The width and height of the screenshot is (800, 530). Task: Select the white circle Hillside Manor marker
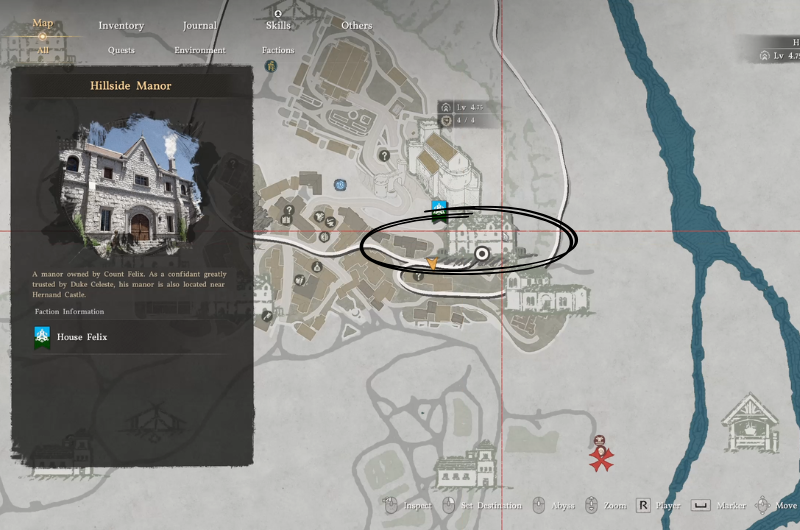pyautogui.click(x=483, y=255)
